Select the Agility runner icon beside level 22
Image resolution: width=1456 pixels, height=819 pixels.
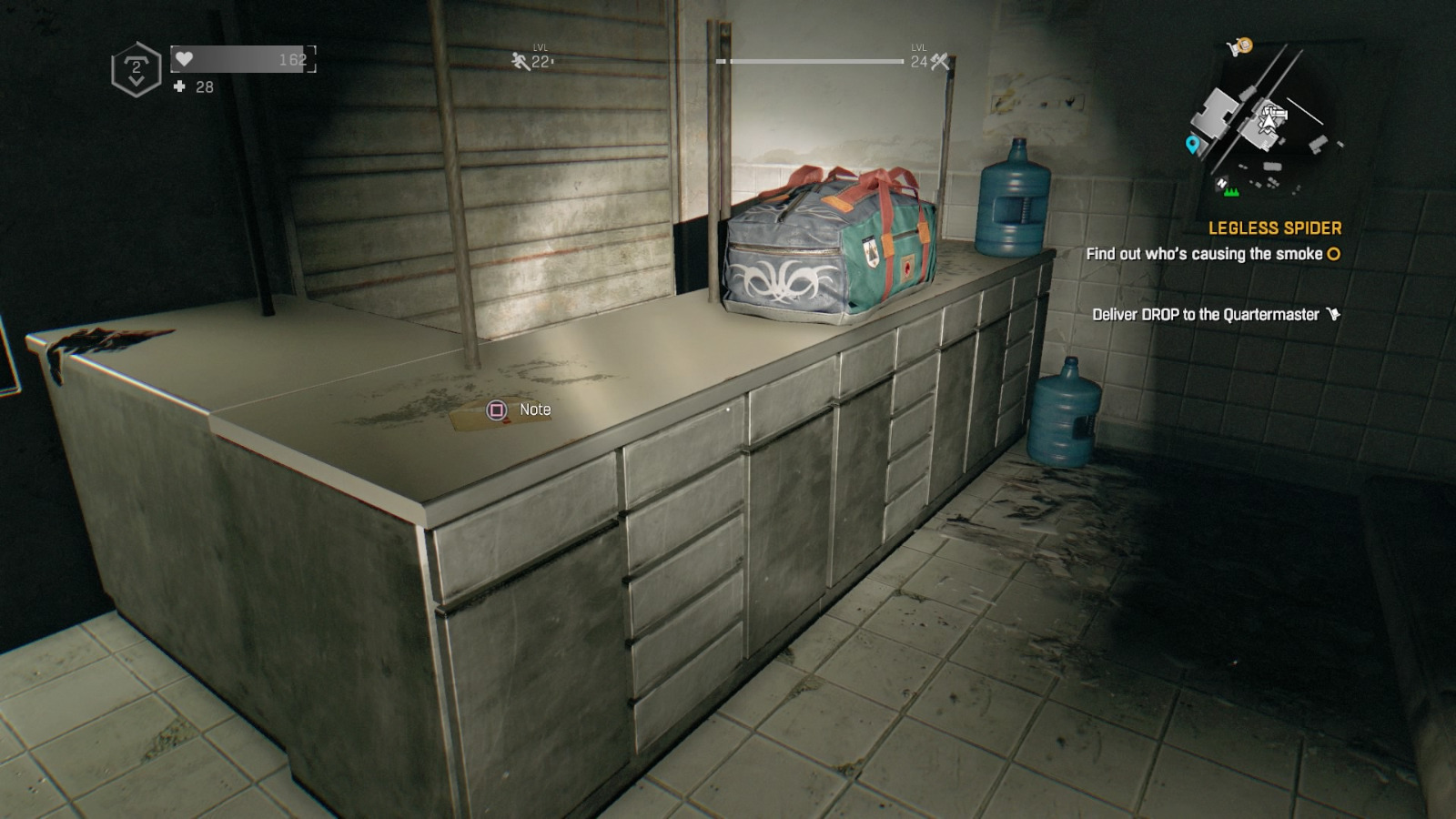pyautogui.click(x=519, y=62)
